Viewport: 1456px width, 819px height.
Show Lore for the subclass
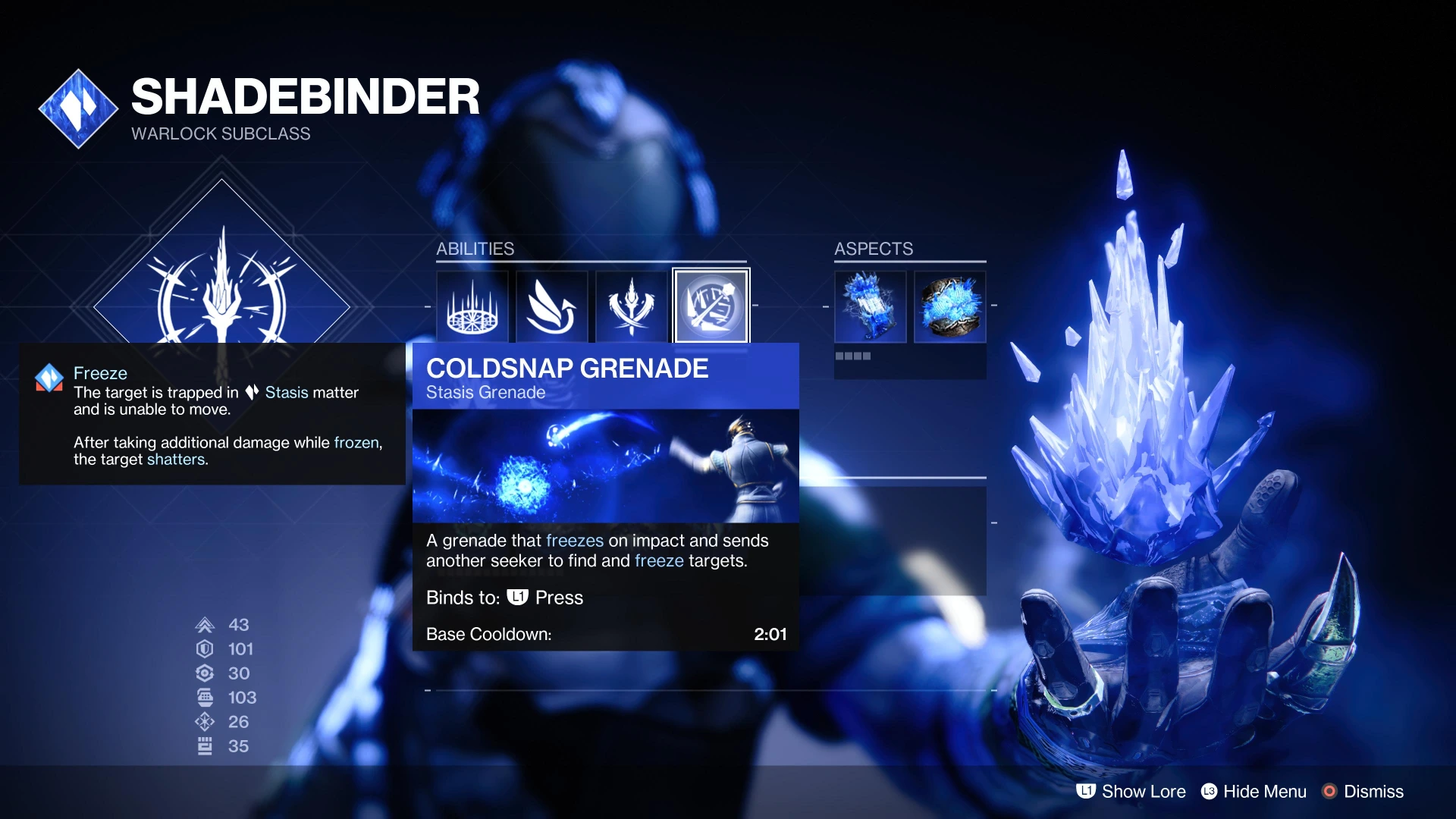click(x=1131, y=792)
